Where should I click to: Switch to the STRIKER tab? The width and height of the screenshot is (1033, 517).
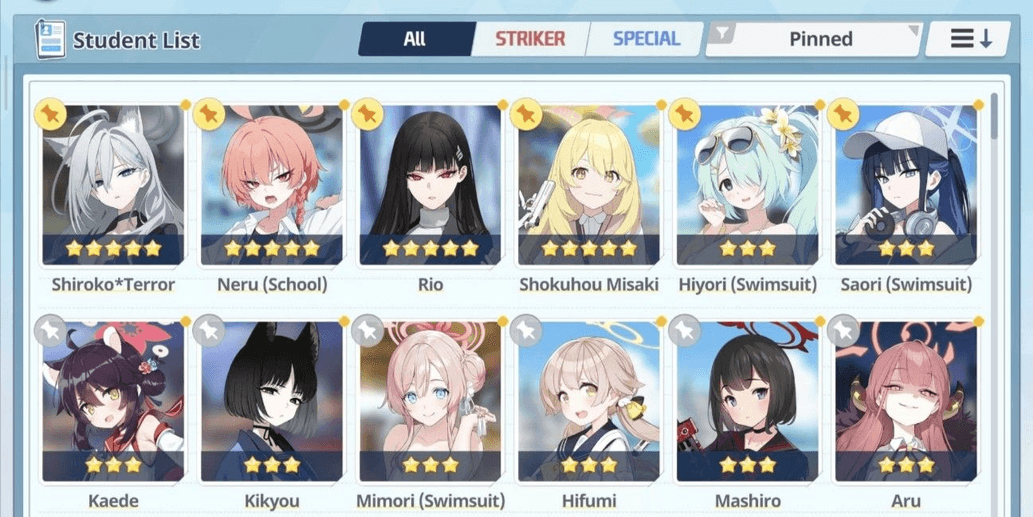pos(530,39)
